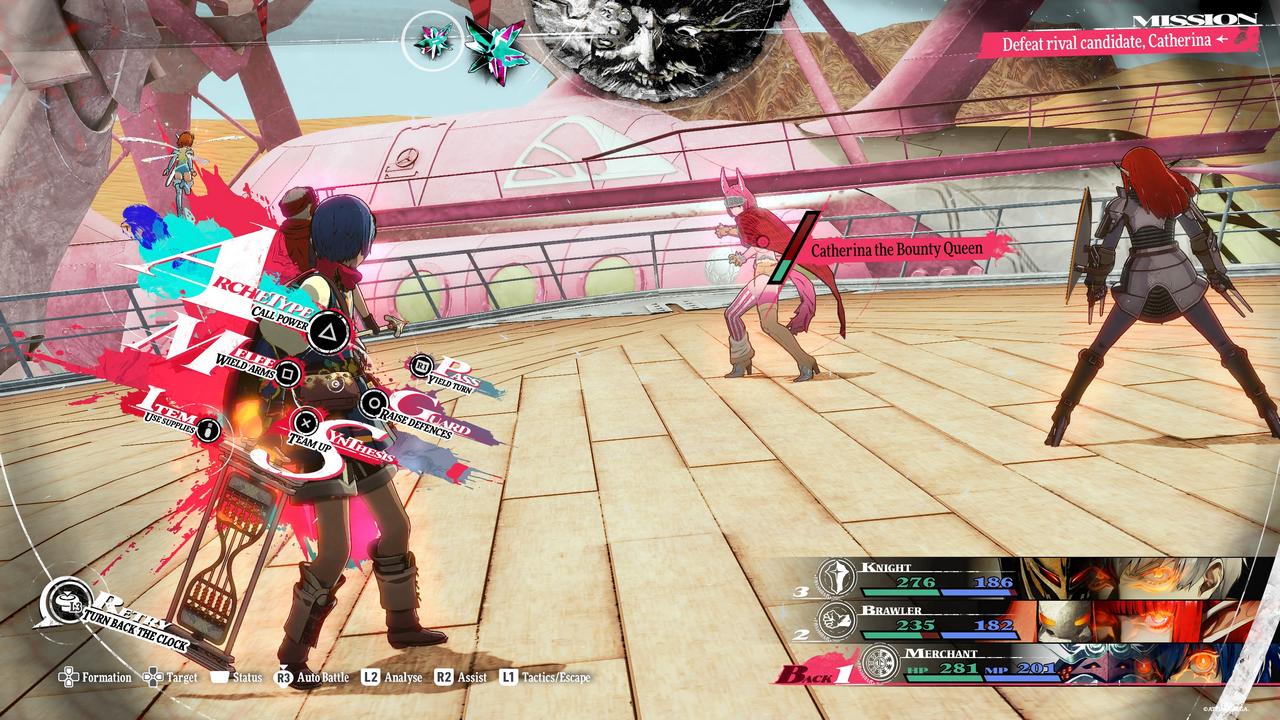Target the Catherina the Bounty Queen nameplate
The height and width of the screenshot is (720, 1280).
(x=896, y=248)
